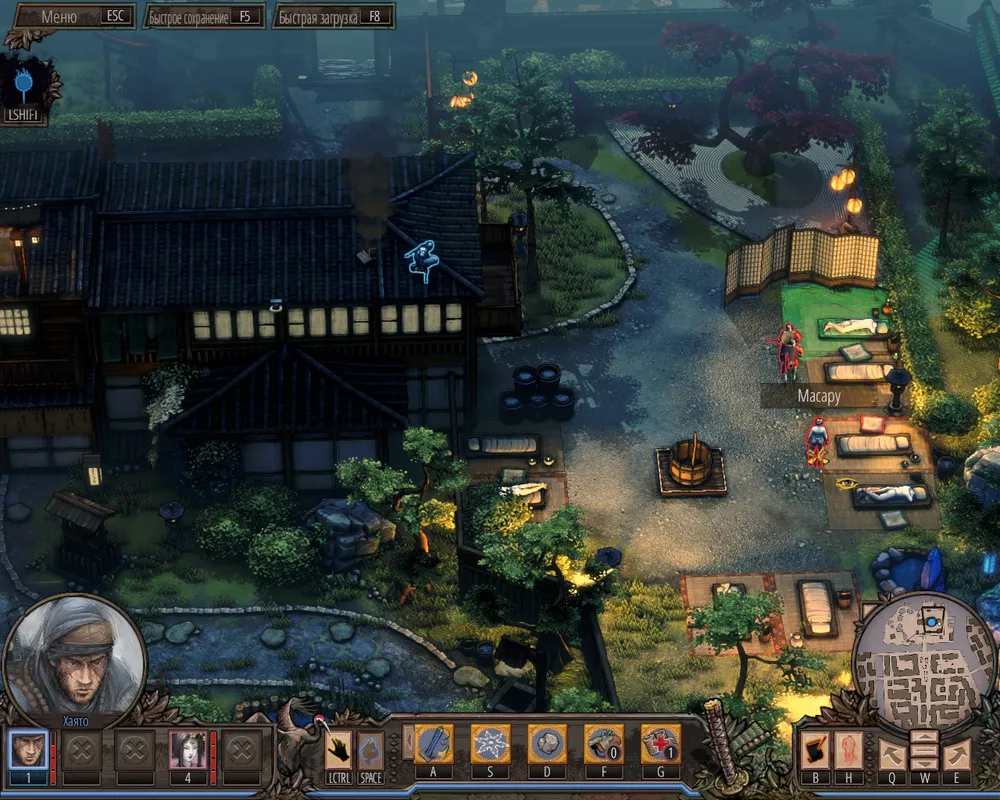Open the Меню button
This screenshot has height=800, width=1000.
(74, 17)
